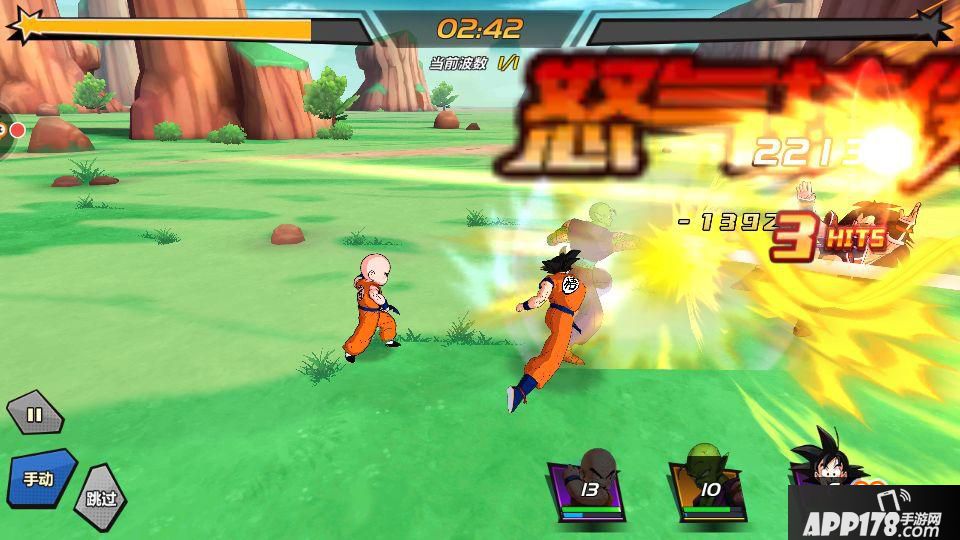Pause the battle
This screenshot has height=540, width=960.
[34, 414]
